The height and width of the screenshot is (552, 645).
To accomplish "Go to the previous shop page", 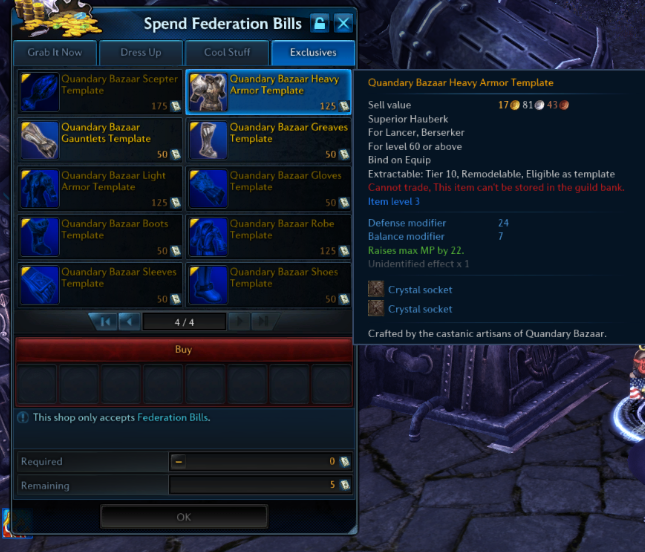I will [129, 321].
